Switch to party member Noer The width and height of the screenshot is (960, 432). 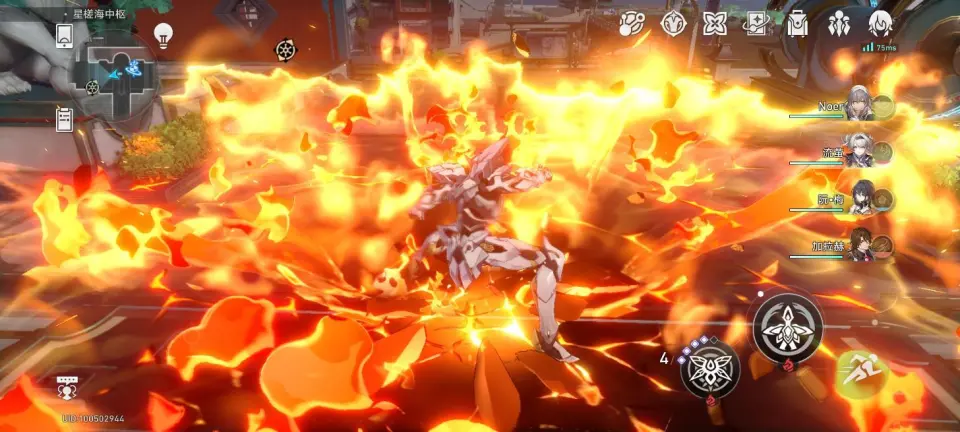pyautogui.click(x=861, y=104)
